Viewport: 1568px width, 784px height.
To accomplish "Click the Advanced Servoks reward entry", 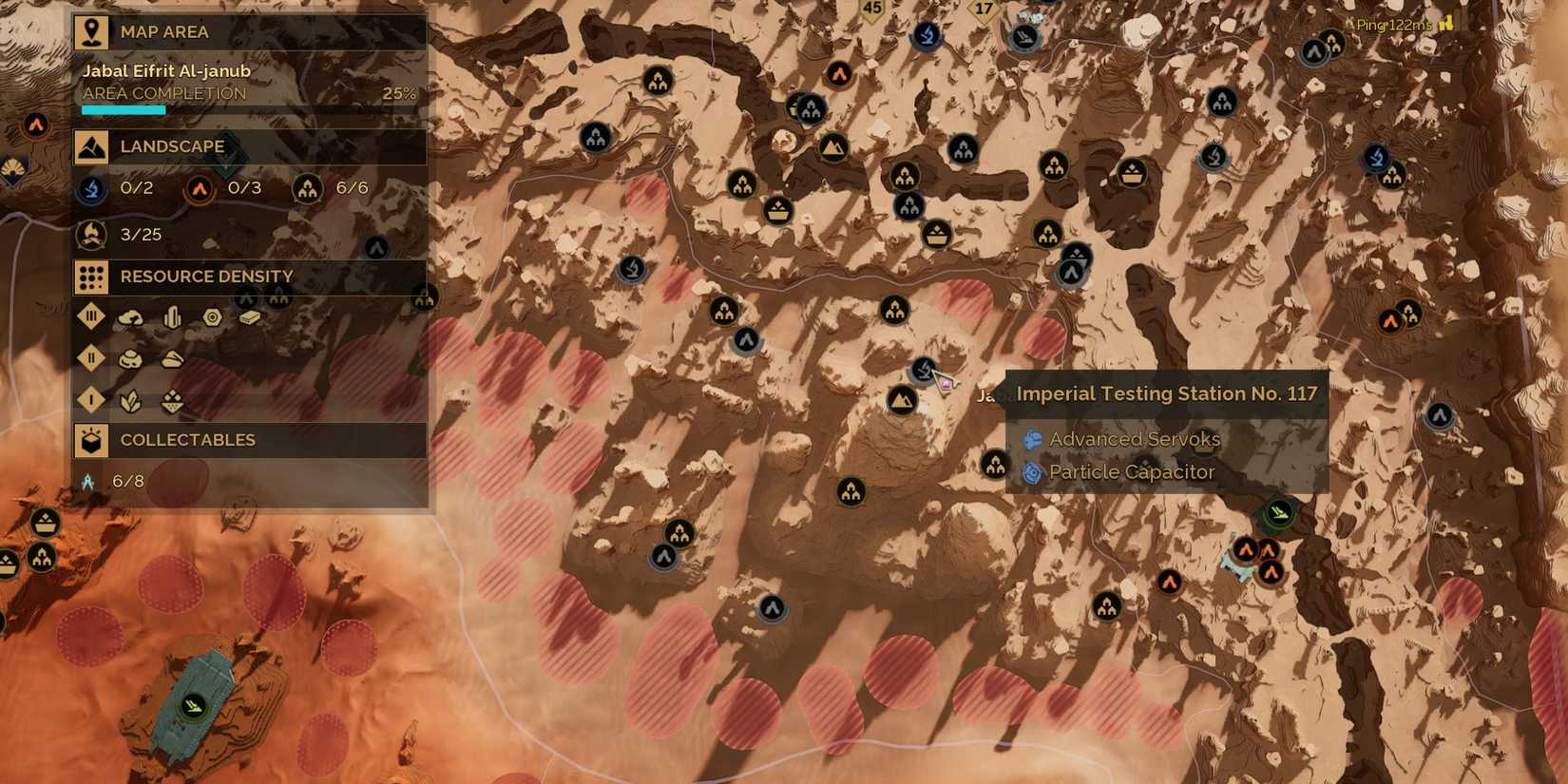I will [x=1134, y=439].
